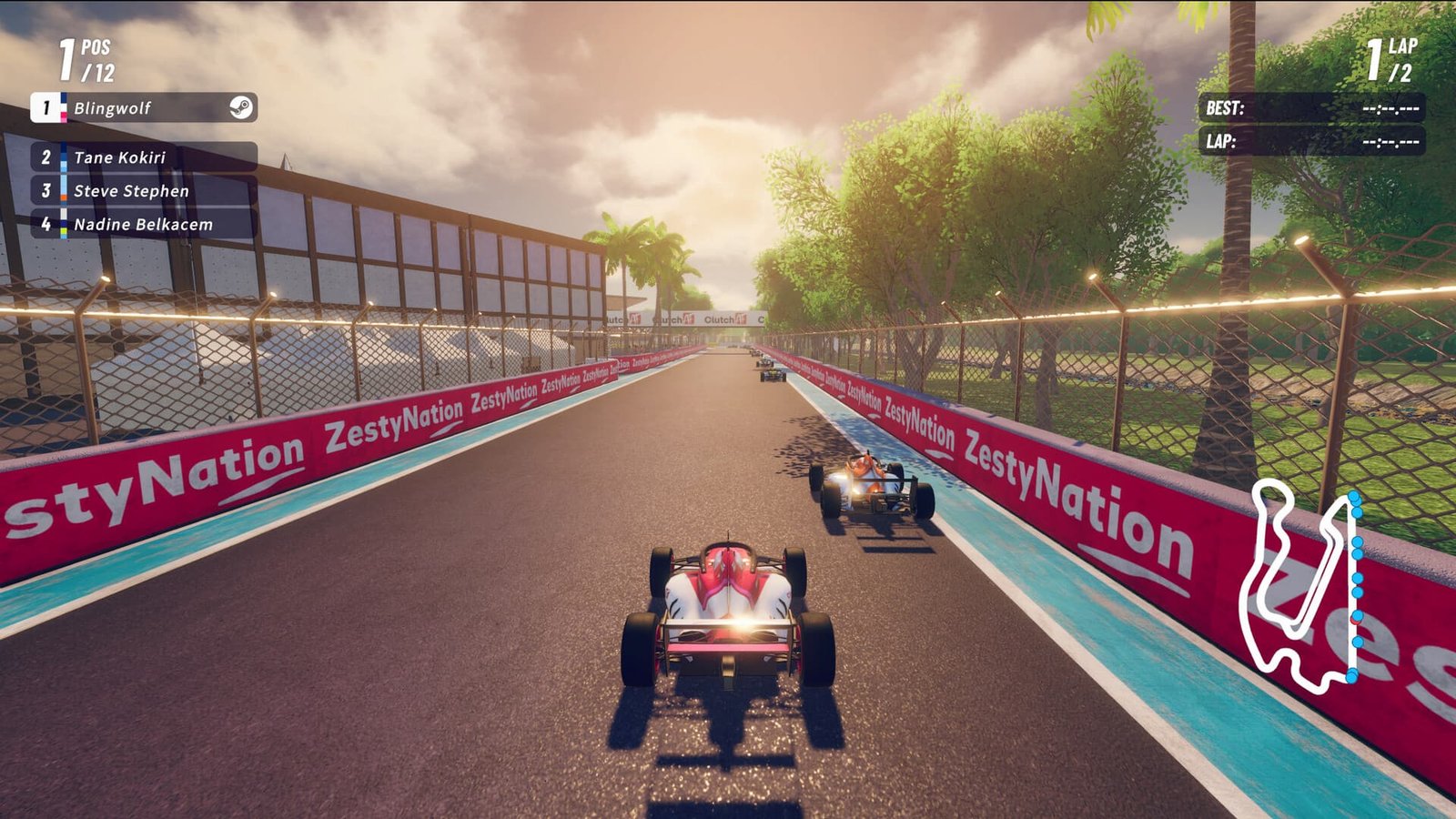1456x819 pixels.
Task: Expand the BEST lap timer panel
Action: 1312,106
